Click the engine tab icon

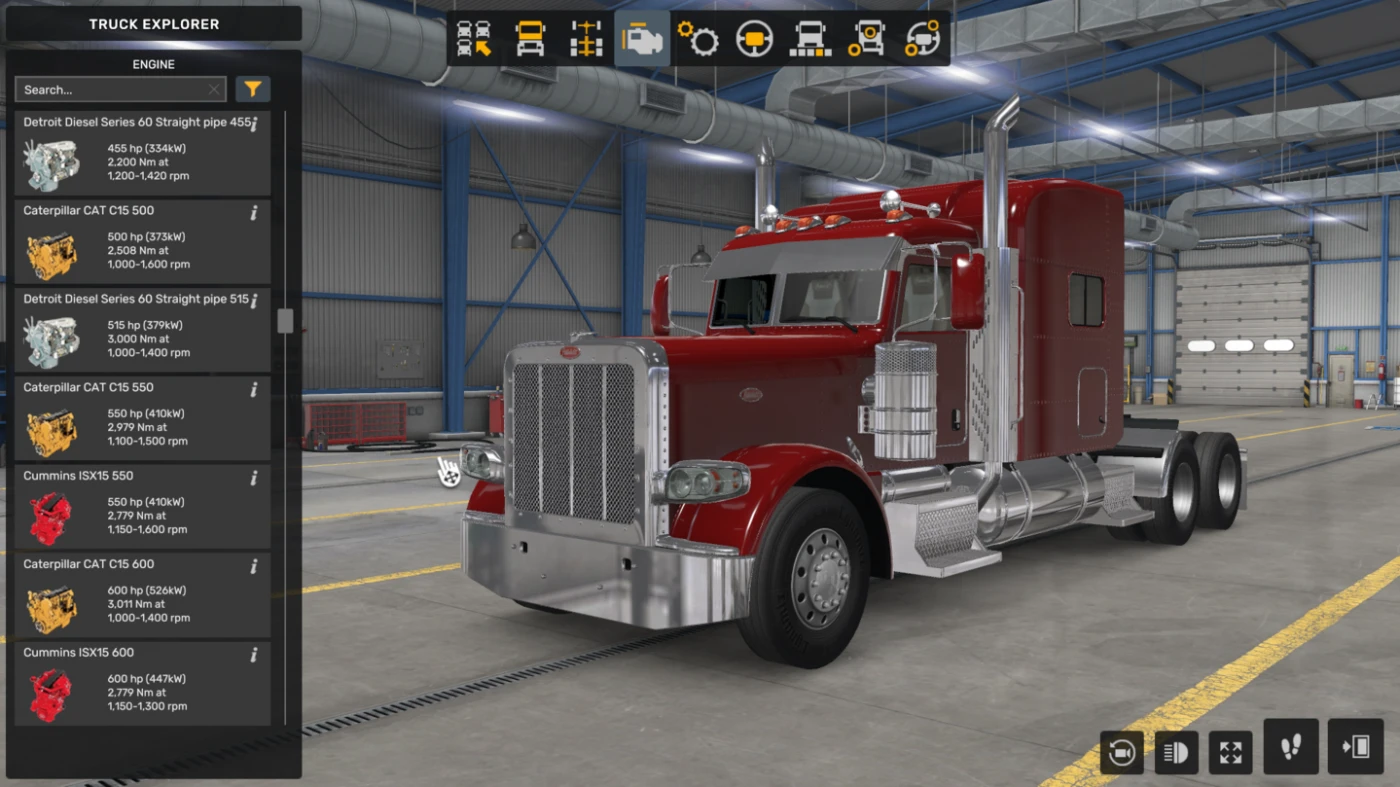[x=641, y=37]
